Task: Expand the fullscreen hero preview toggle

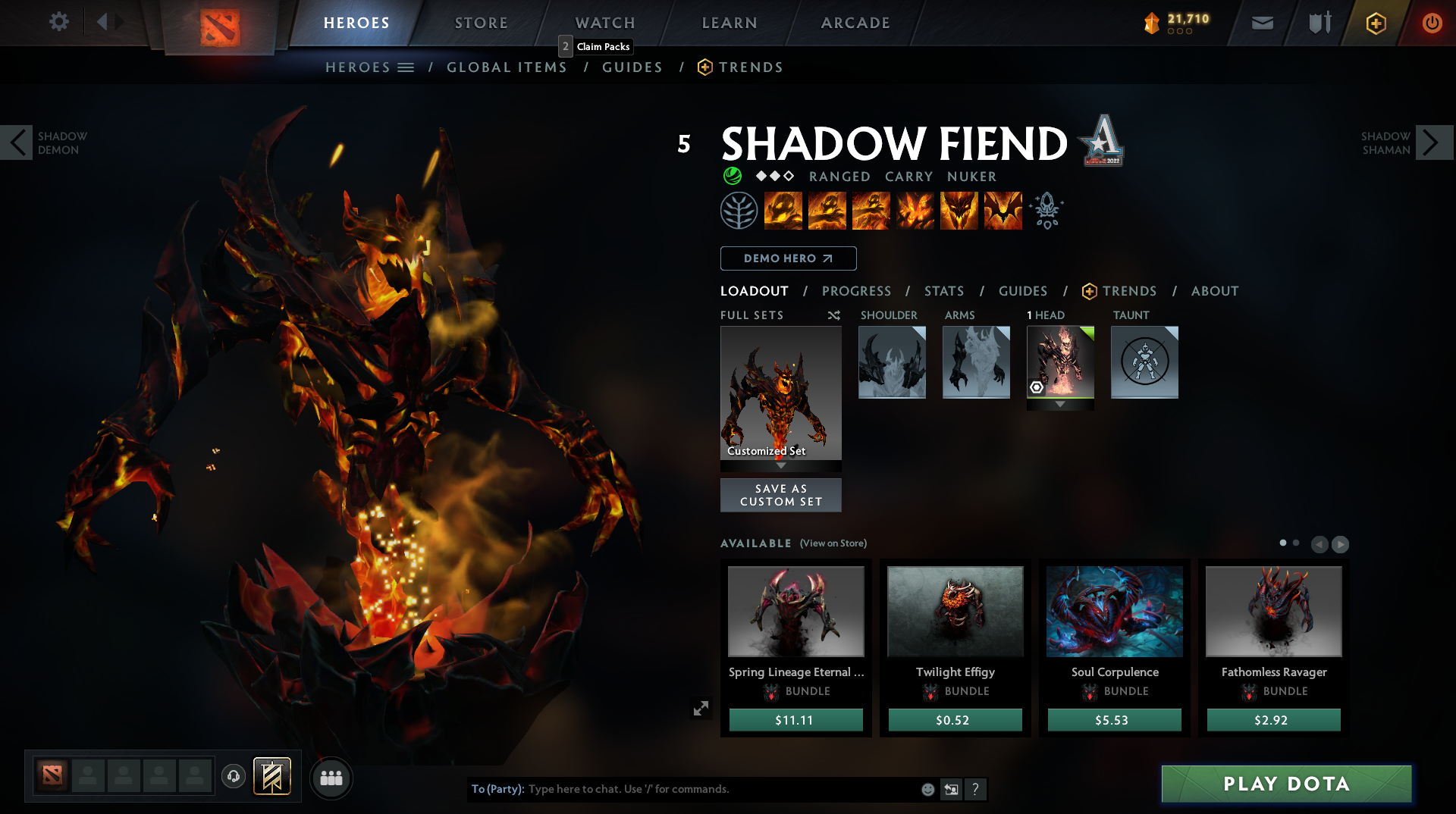Action: pyautogui.click(x=701, y=707)
